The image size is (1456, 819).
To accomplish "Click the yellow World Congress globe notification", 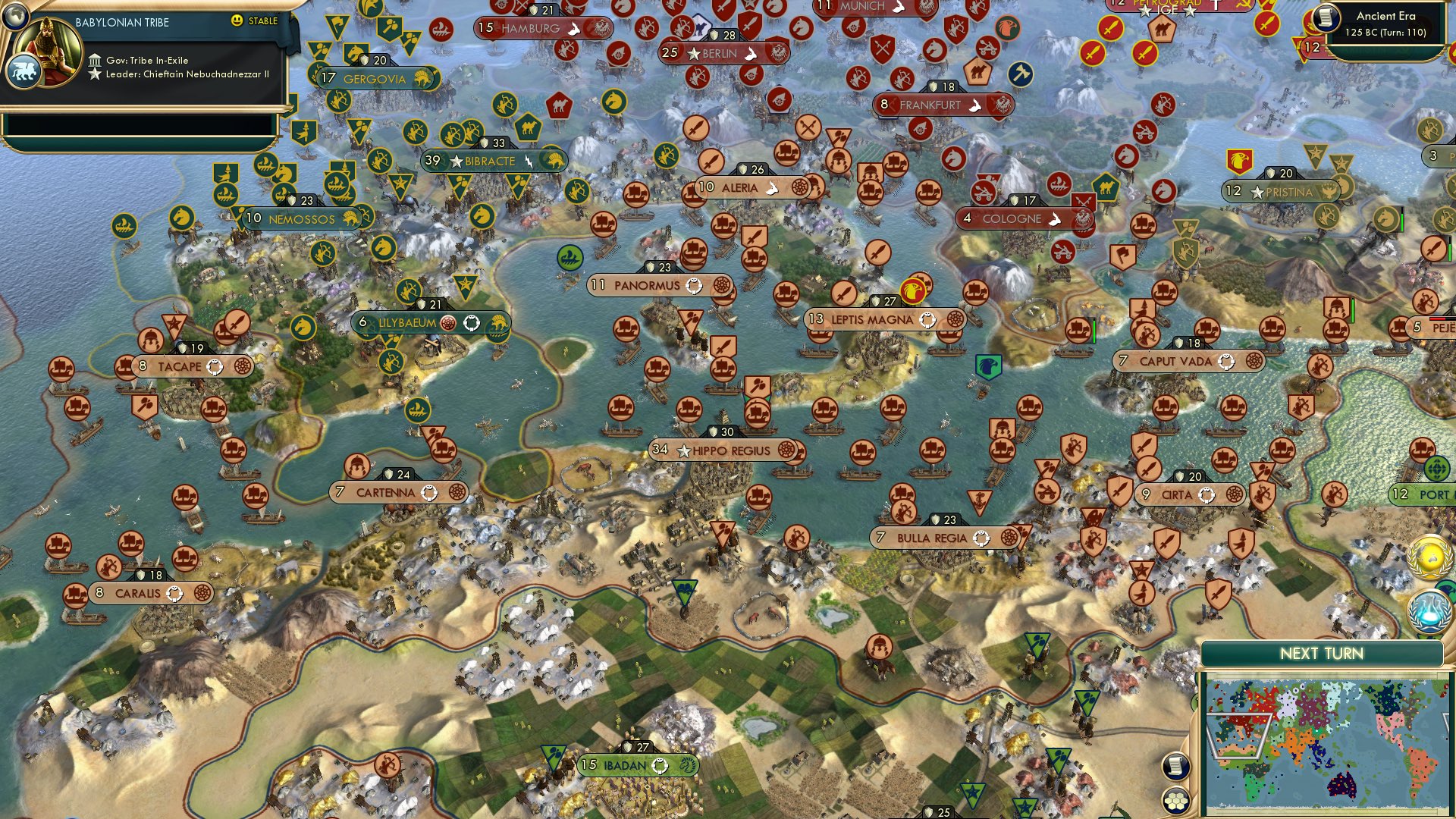I will point(1430,556).
